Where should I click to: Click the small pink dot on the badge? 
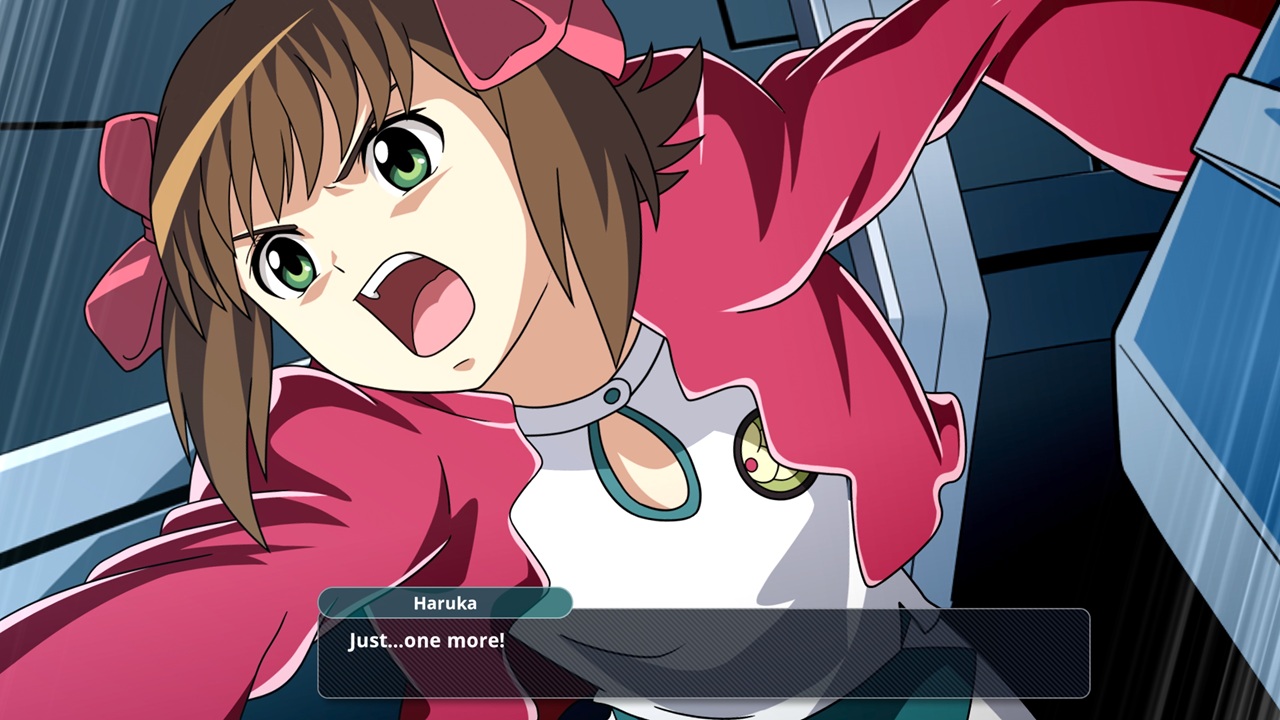coord(750,464)
